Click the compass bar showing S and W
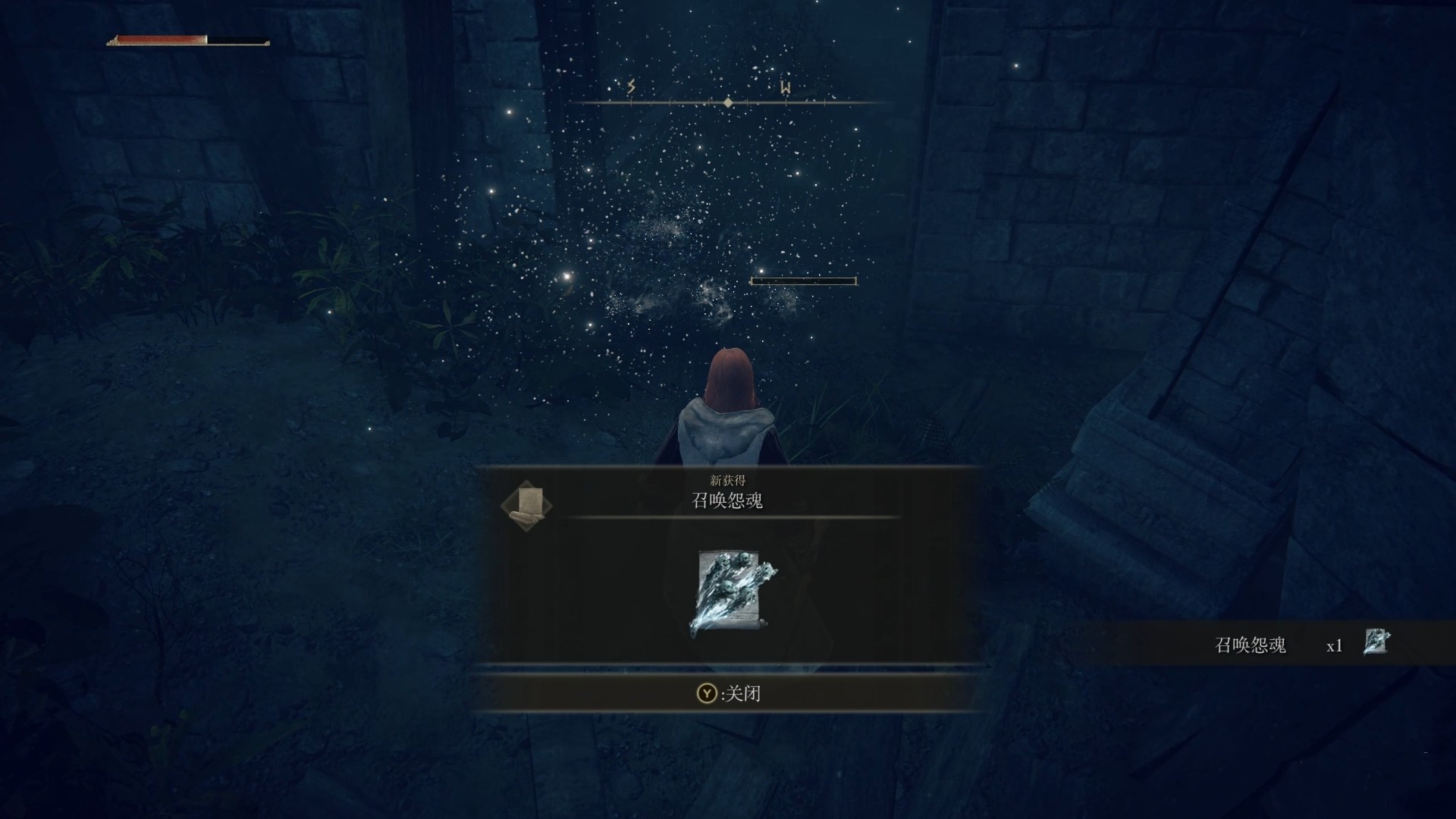 [x=727, y=102]
